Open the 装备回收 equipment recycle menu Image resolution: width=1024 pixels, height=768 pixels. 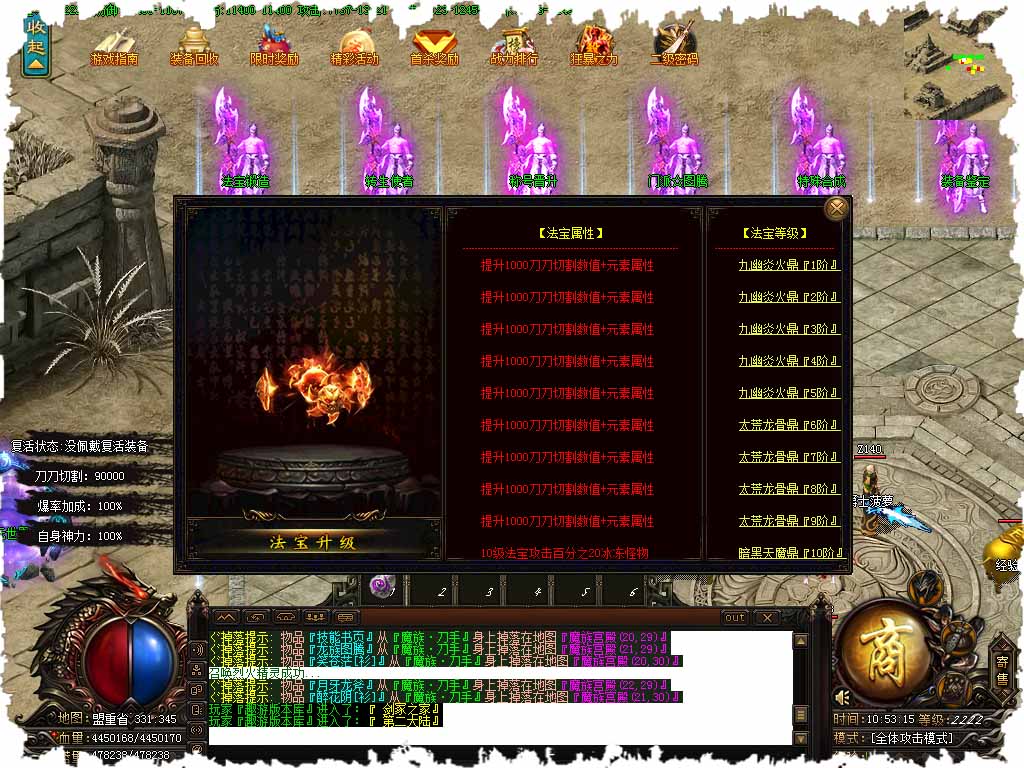[193, 45]
